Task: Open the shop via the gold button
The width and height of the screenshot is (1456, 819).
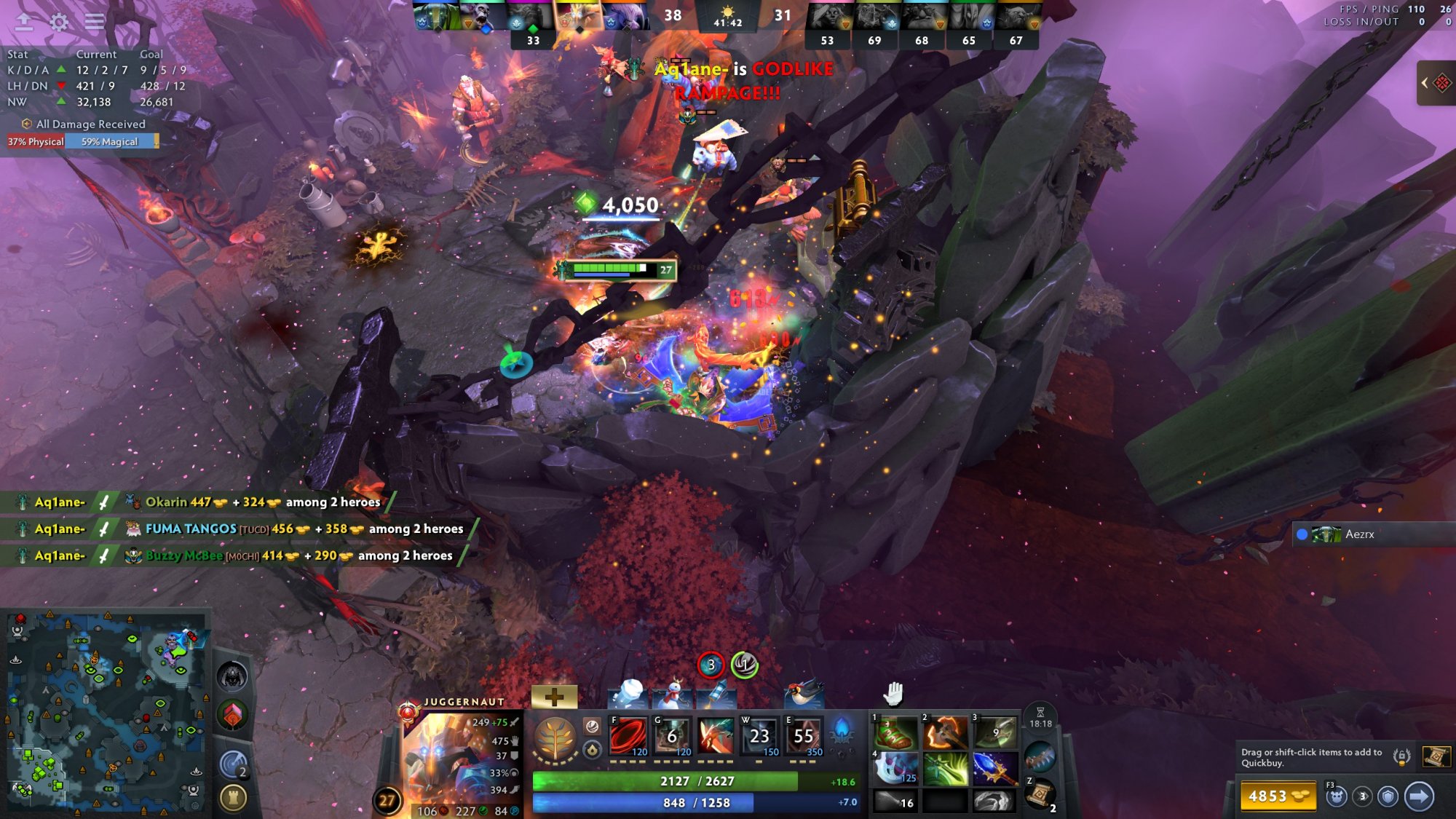Action: (x=1278, y=796)
